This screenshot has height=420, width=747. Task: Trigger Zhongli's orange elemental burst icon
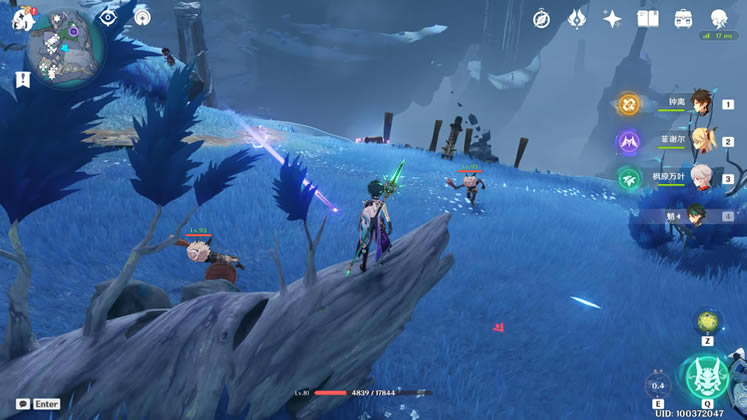coord(628,103)
